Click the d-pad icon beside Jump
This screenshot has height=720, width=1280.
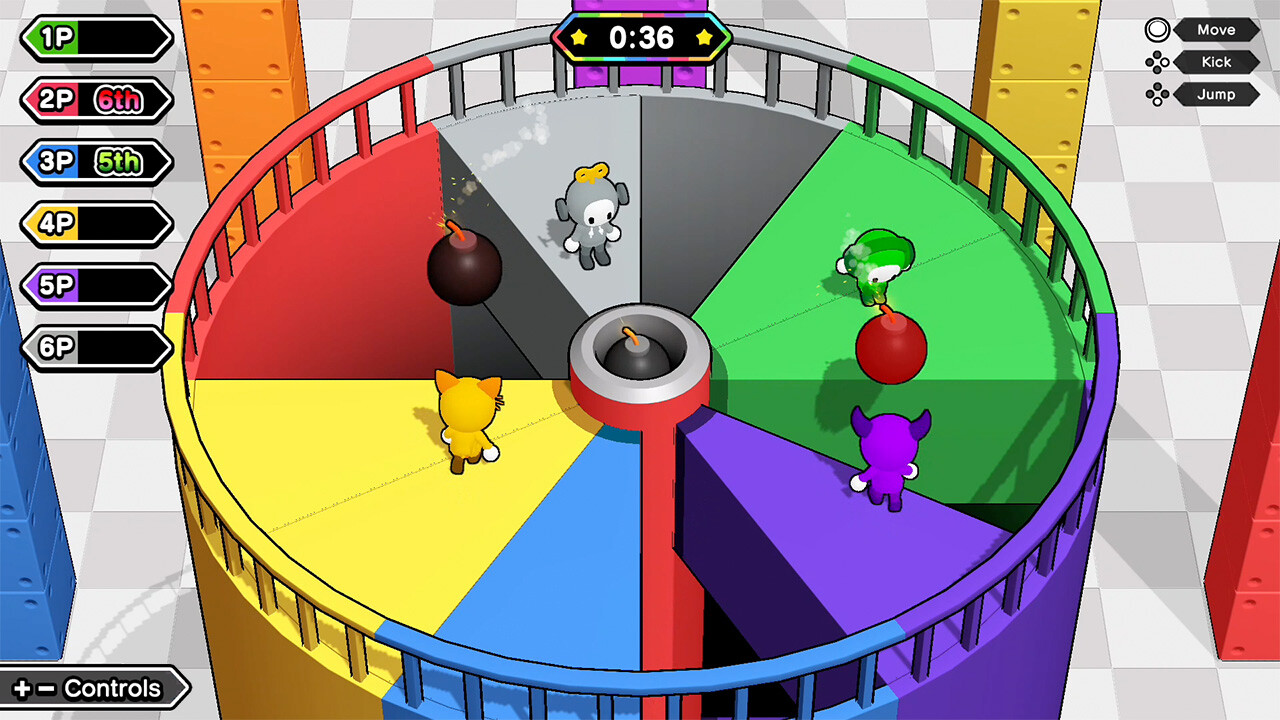tap(1156, 95)
